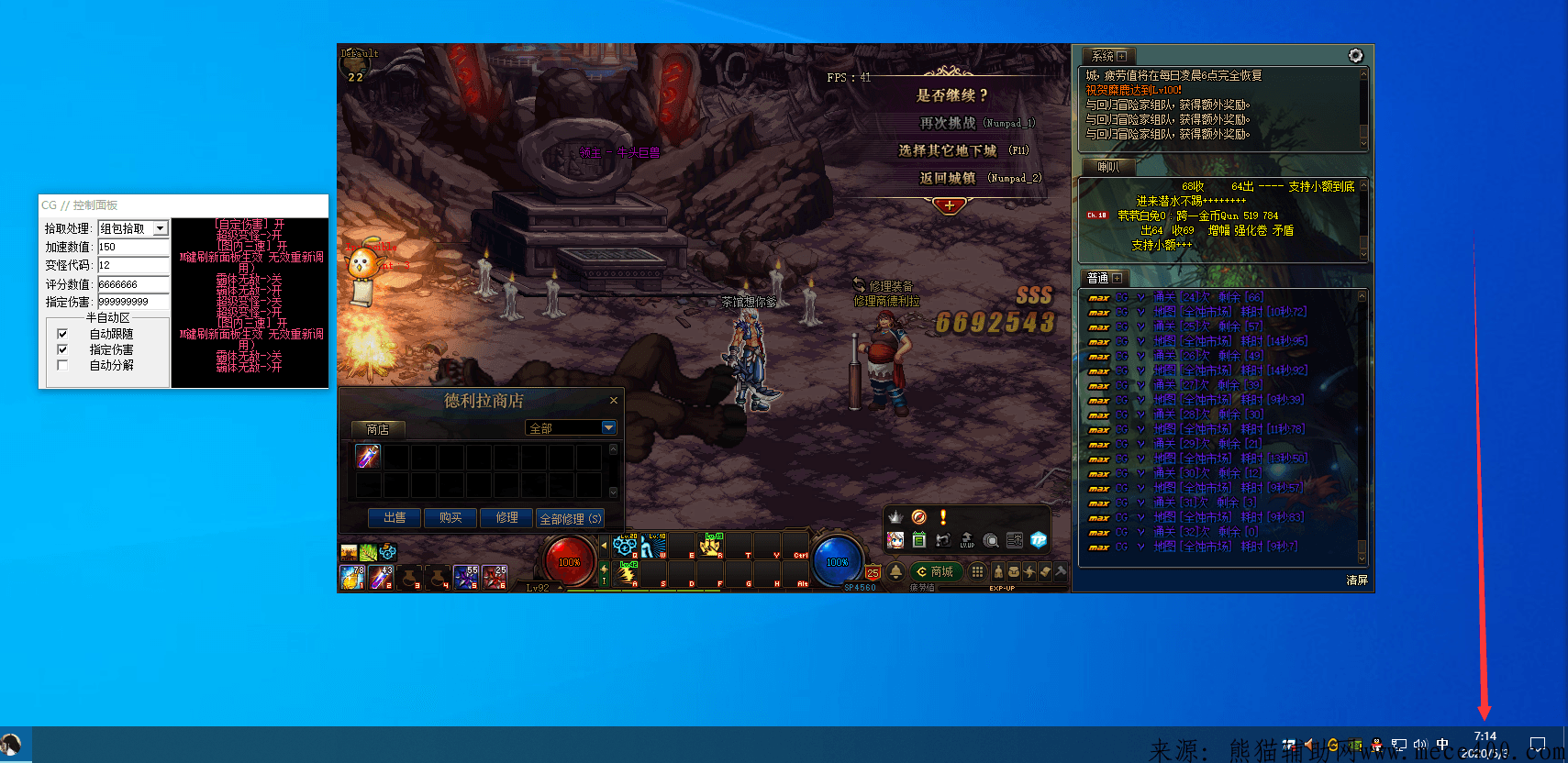
Task: Click the 出售 sell button
Action: [395, 518]
